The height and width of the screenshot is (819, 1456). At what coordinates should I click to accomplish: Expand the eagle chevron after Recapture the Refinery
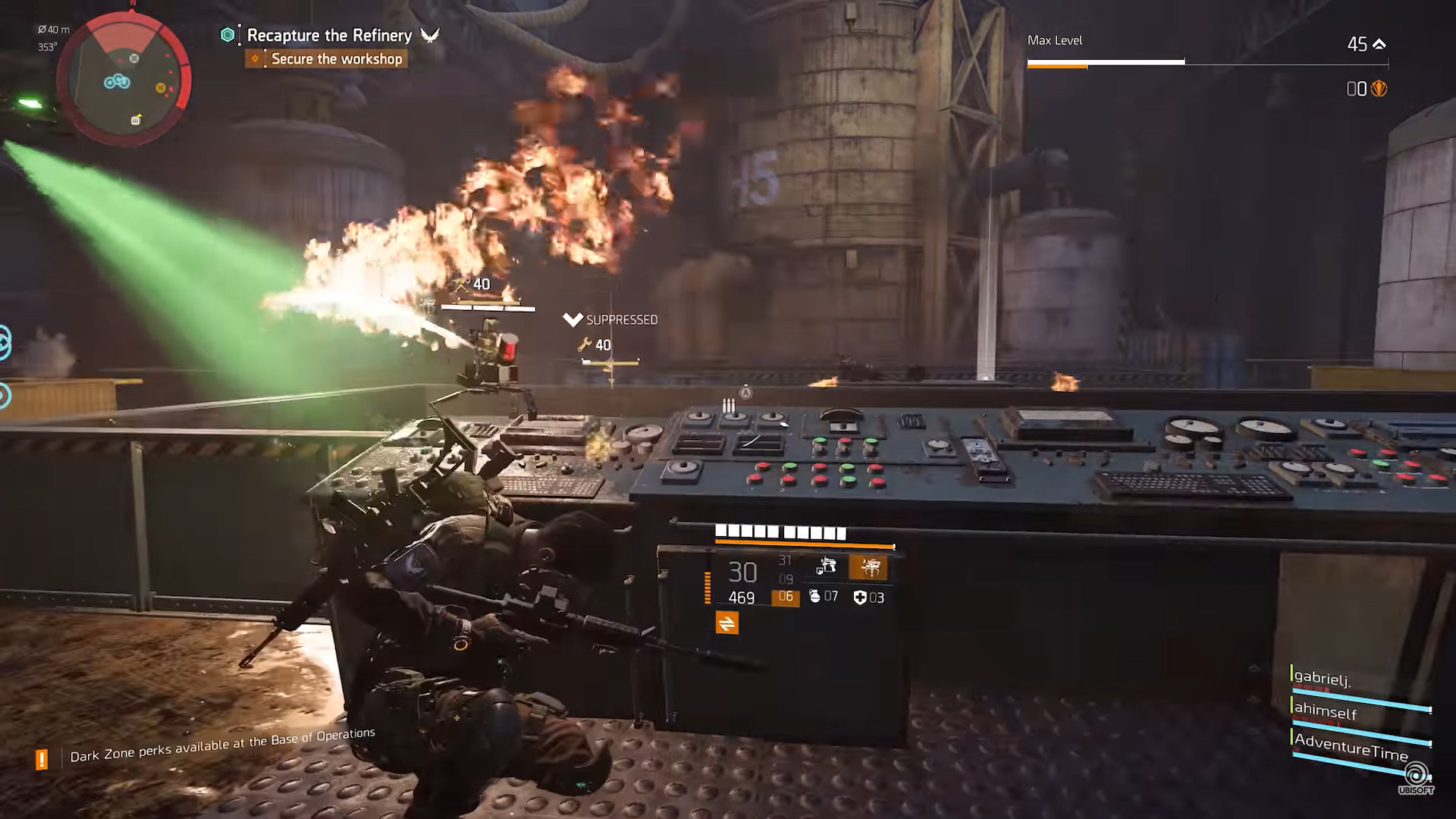pos(427,35)
